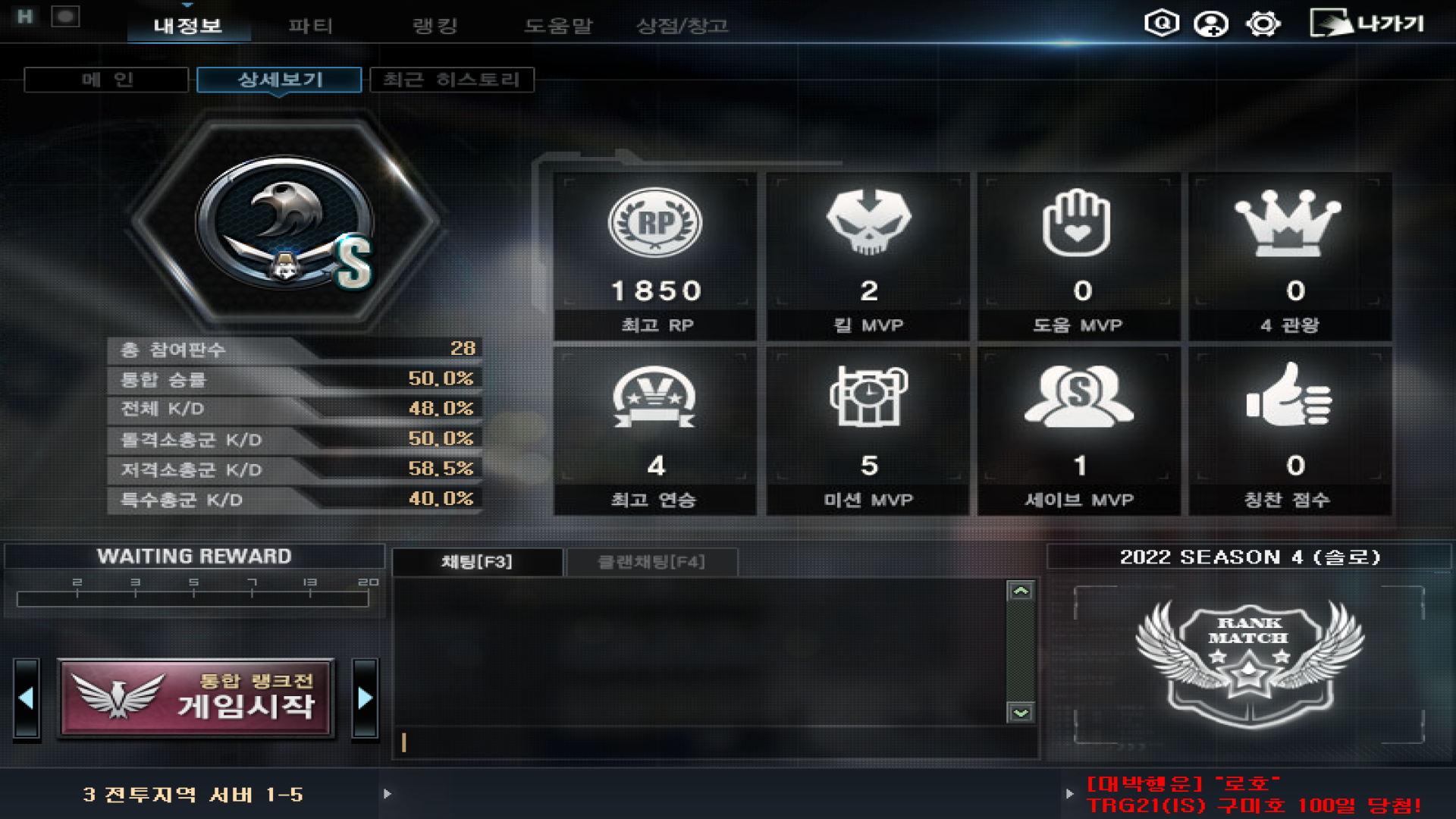
Task: Switch to the 랭킹 ranking tab
Action: point(435,26)
